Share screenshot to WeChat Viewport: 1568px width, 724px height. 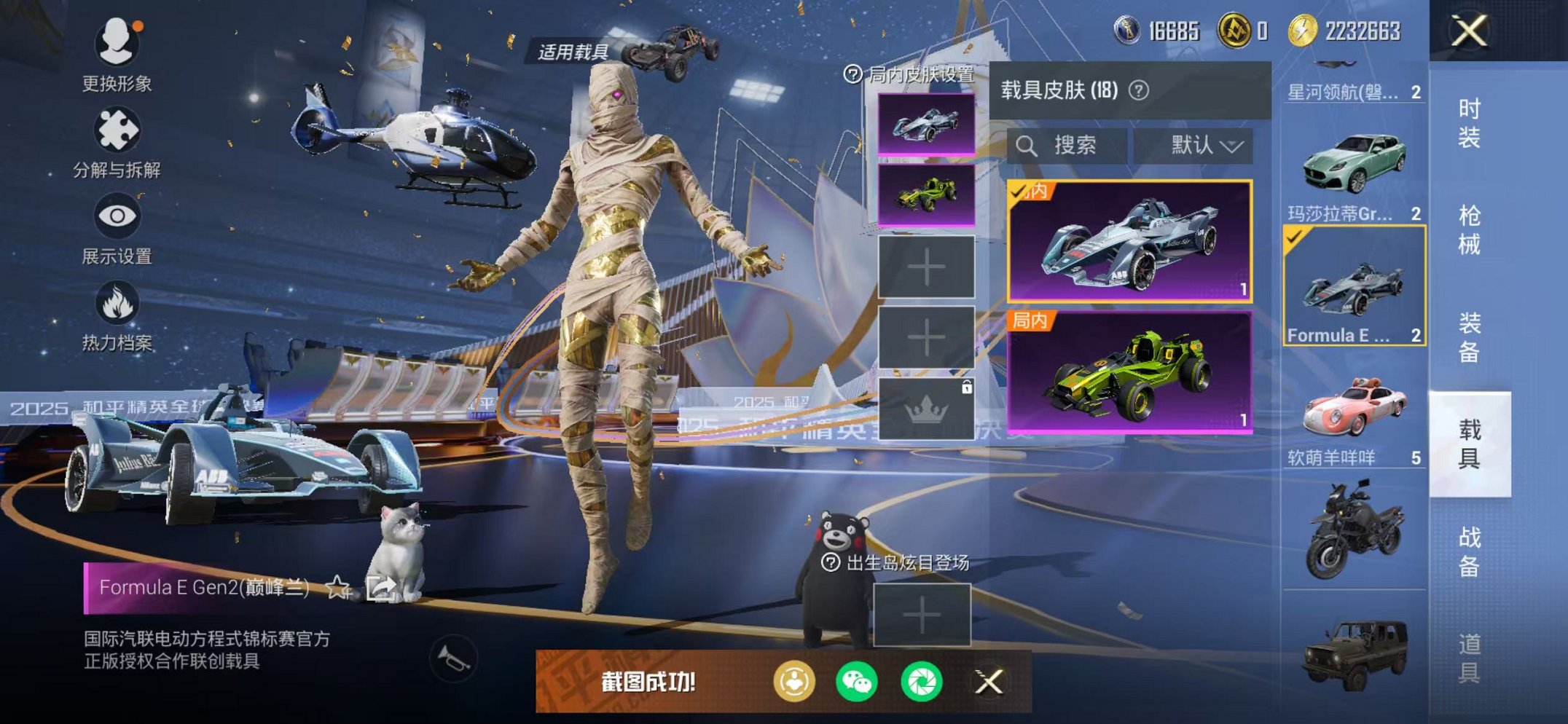point(857,682)
